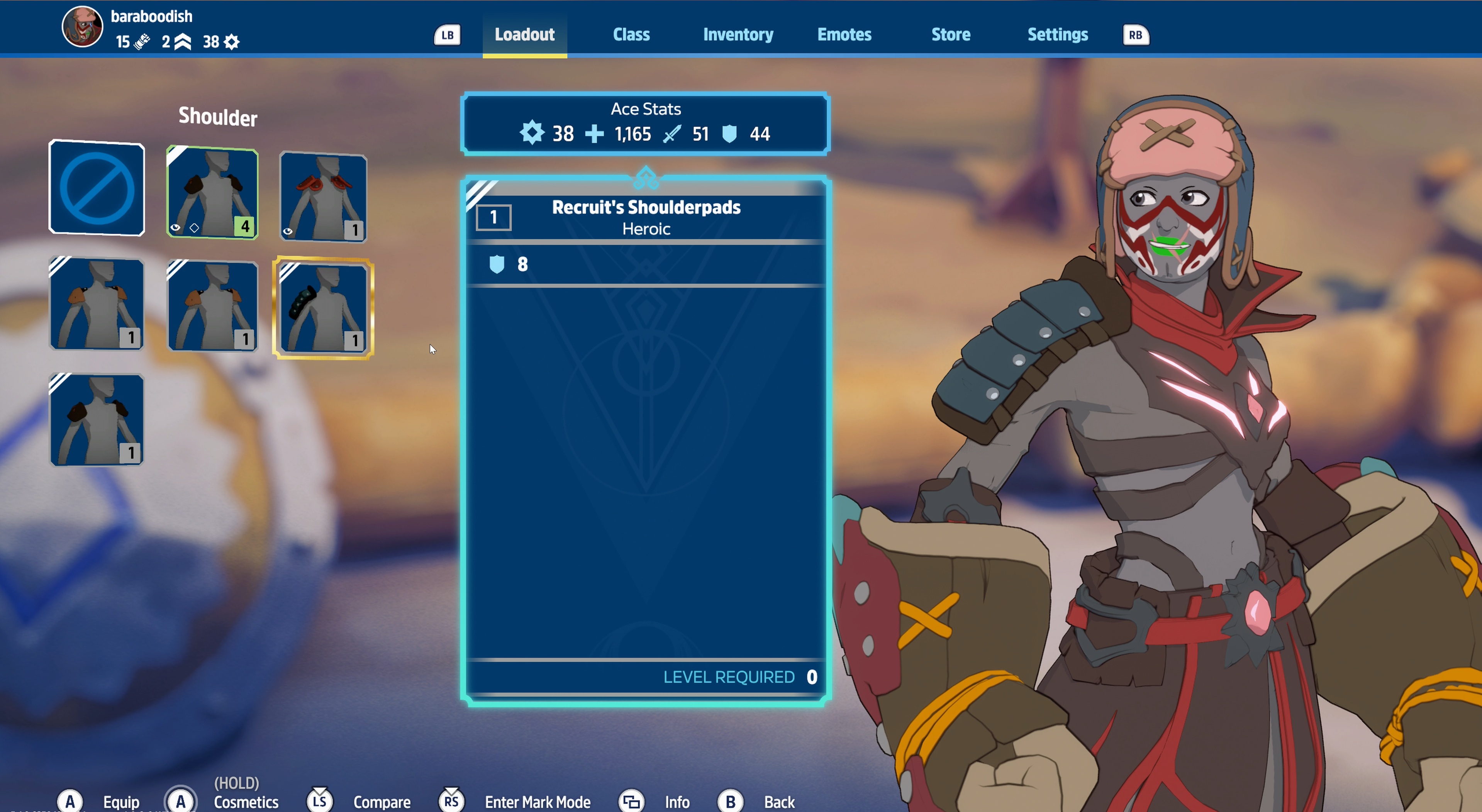Pick the gold-highlighted teal shoulderpads

323,307
